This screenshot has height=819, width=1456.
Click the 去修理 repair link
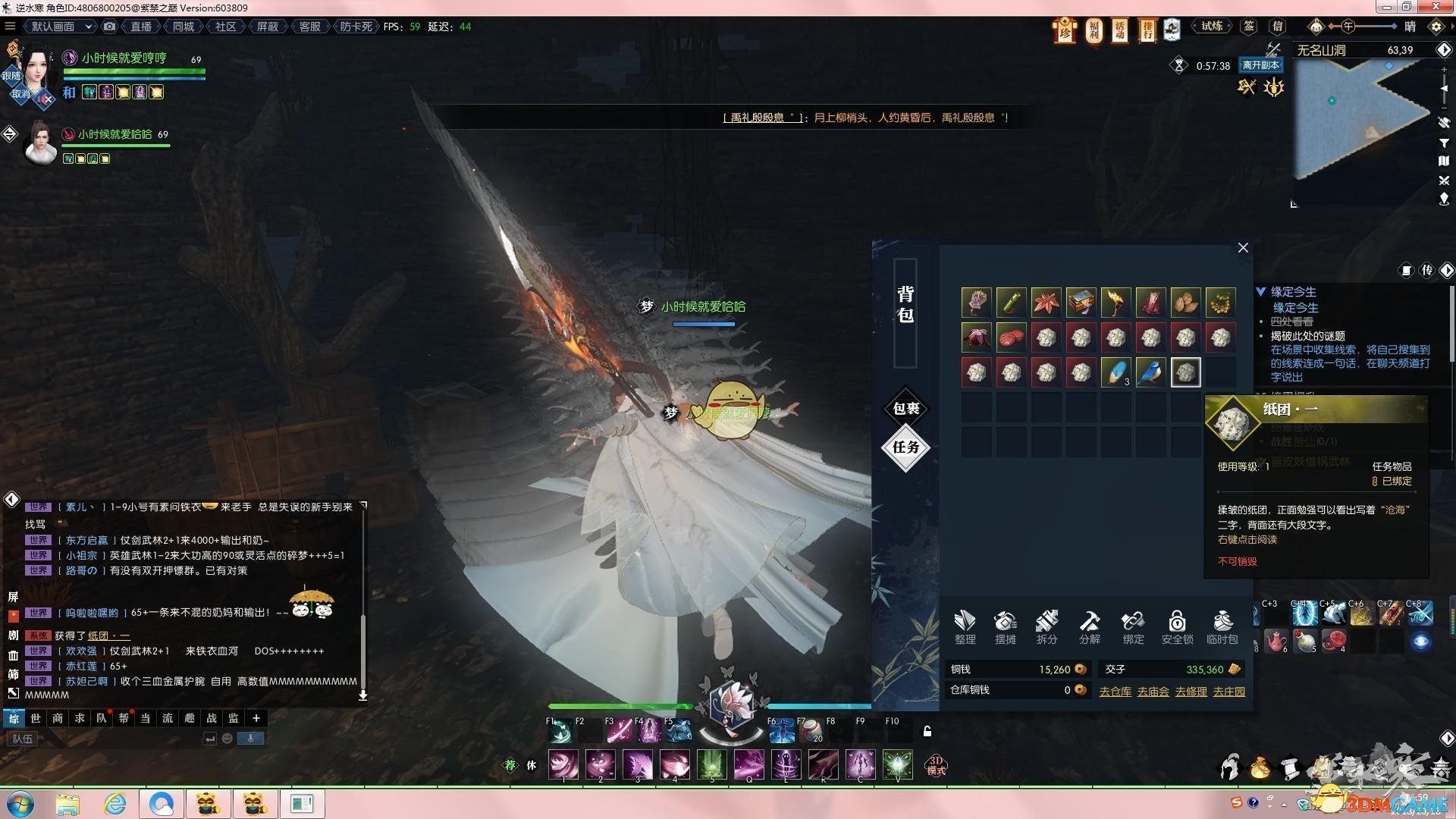click(1191, 692)
